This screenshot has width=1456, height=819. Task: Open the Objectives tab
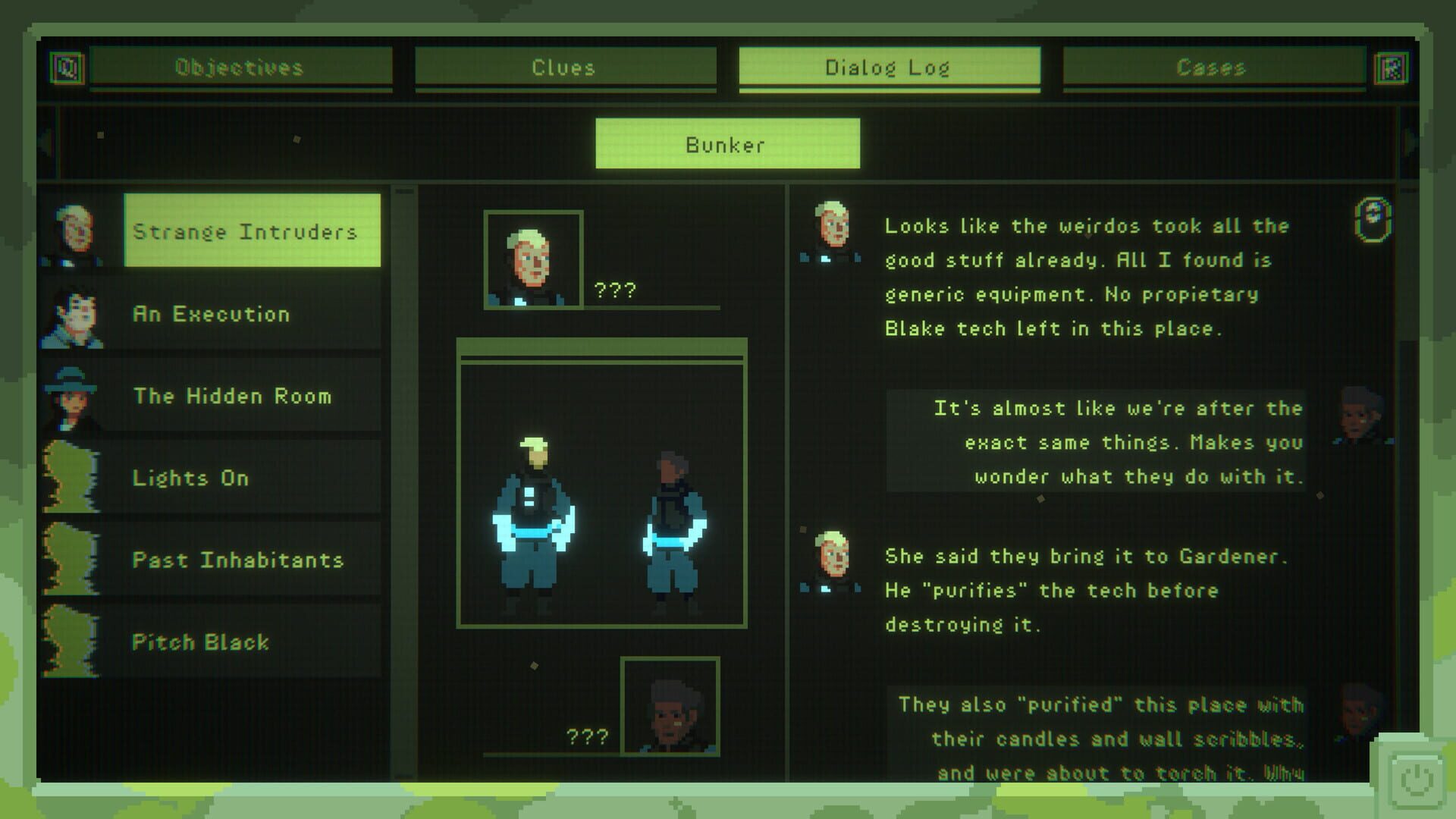[x=240, y=68]
